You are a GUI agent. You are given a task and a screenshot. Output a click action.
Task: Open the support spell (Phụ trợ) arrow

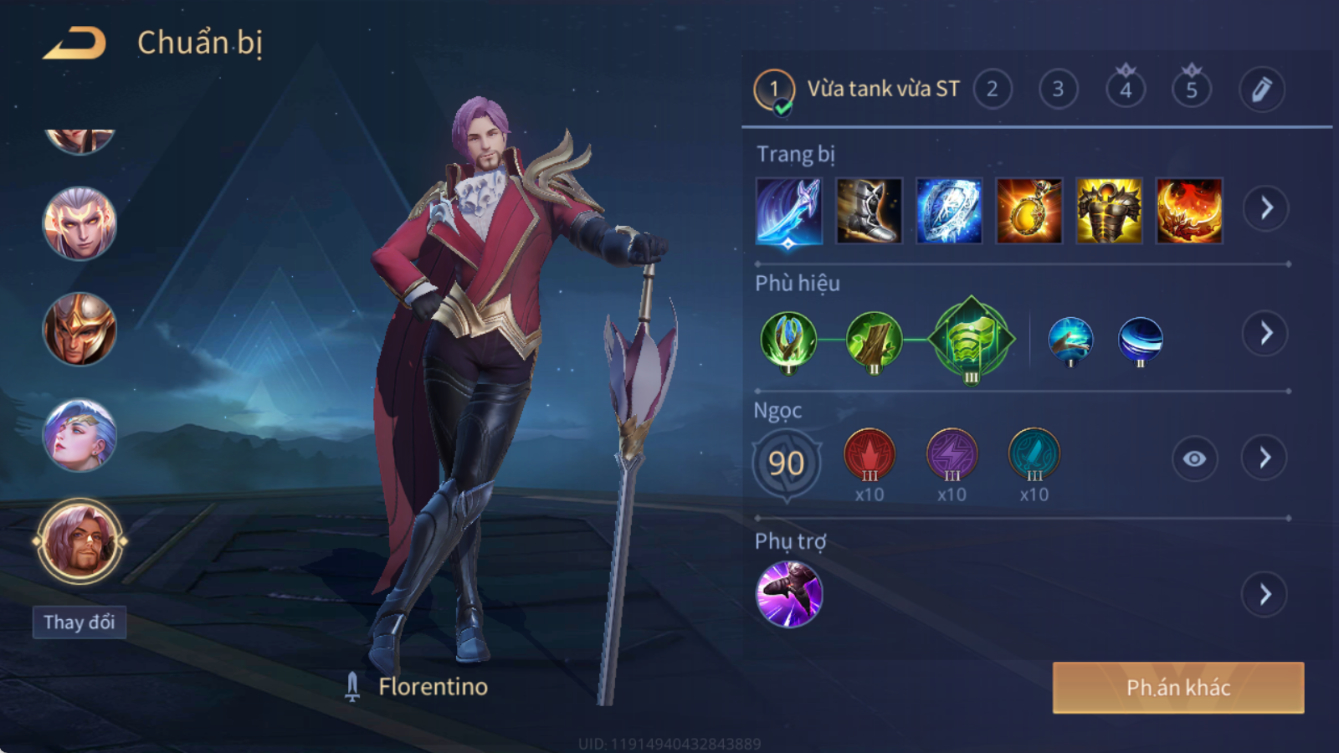click(1265, 595)
